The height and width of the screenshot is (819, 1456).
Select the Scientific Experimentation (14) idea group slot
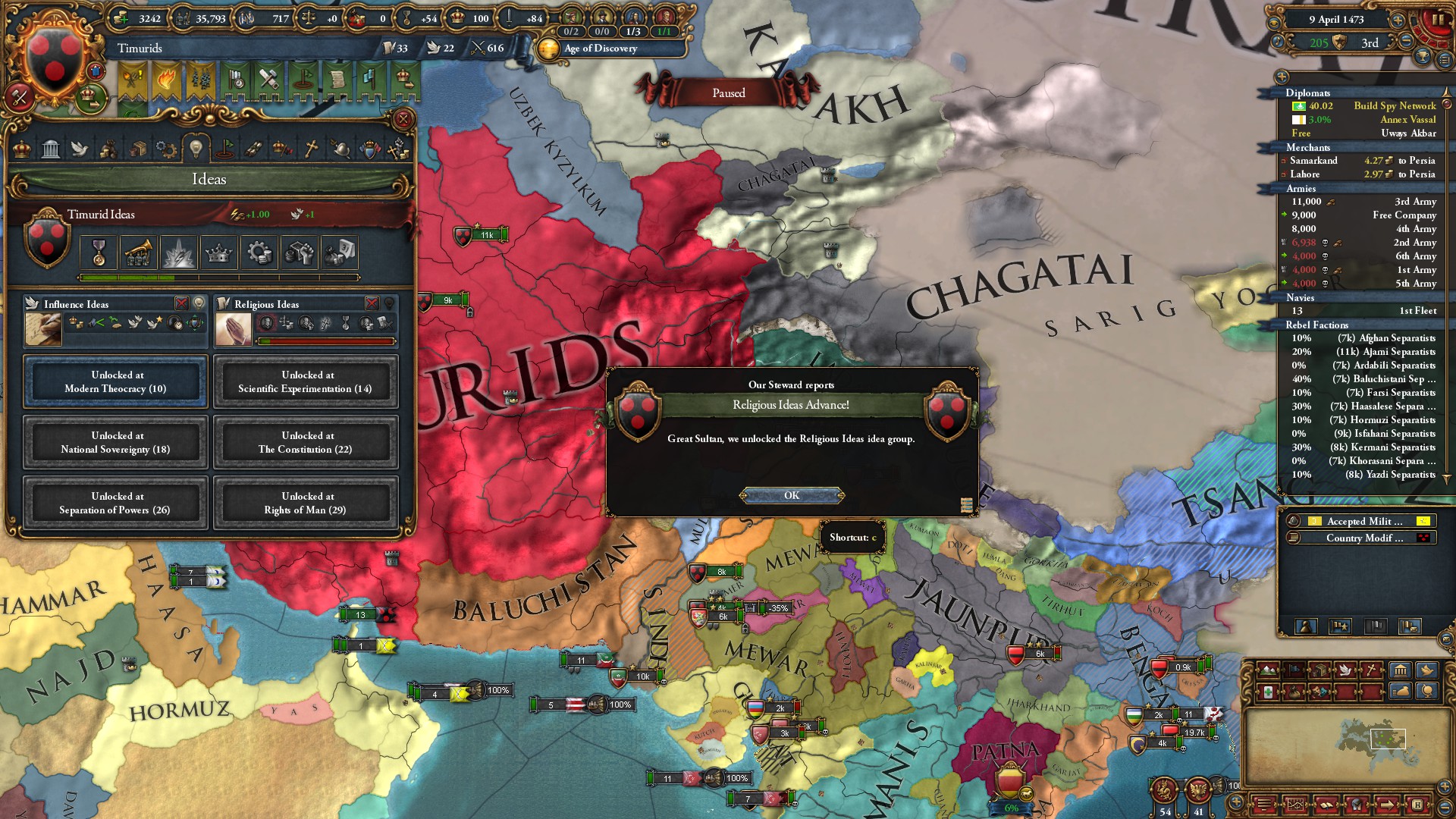[x=306, y=381]
